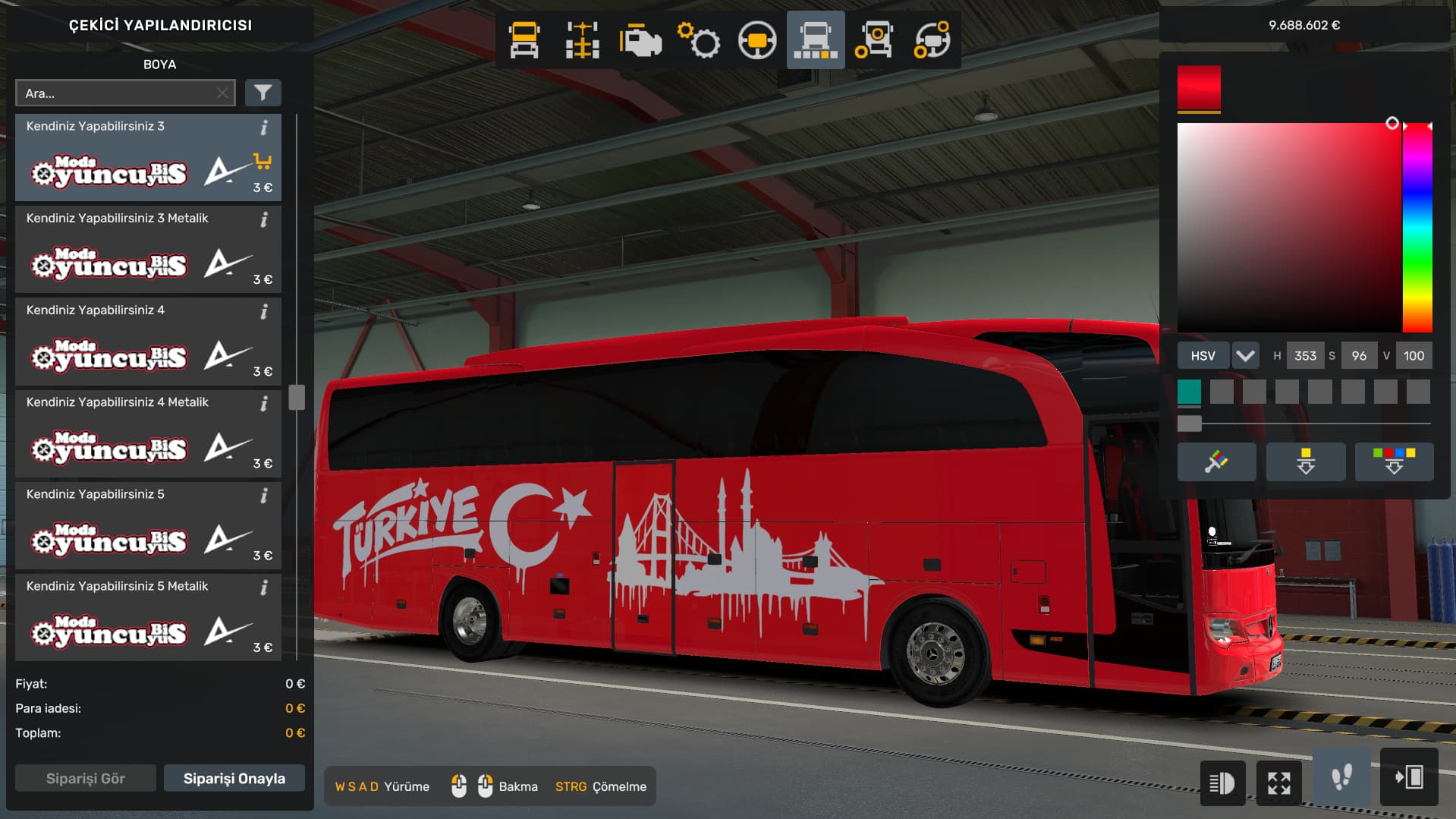Select the Kendiniz Yapabilirsiniz 3 Metalik paint
This screenshot has width=1456, height=819.
(148, 250)
